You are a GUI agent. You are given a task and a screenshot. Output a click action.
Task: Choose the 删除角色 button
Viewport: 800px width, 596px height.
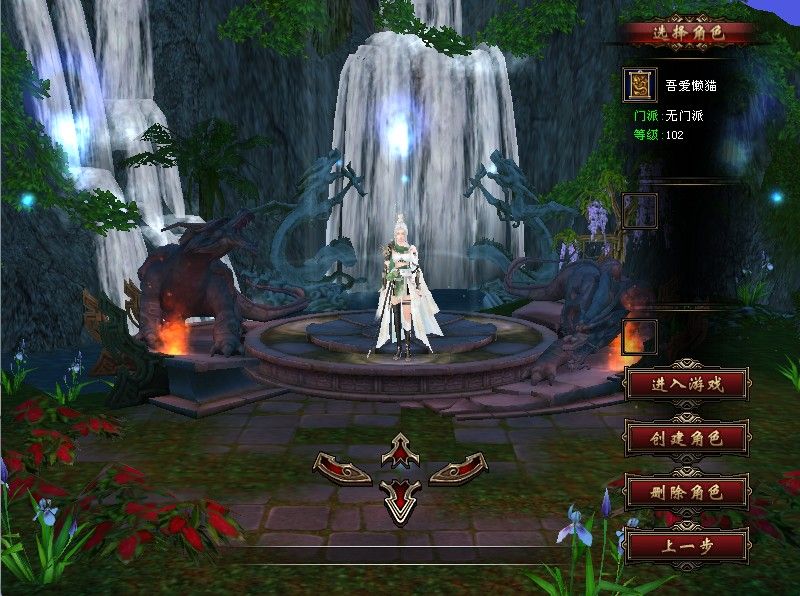(x=686, y=492)
